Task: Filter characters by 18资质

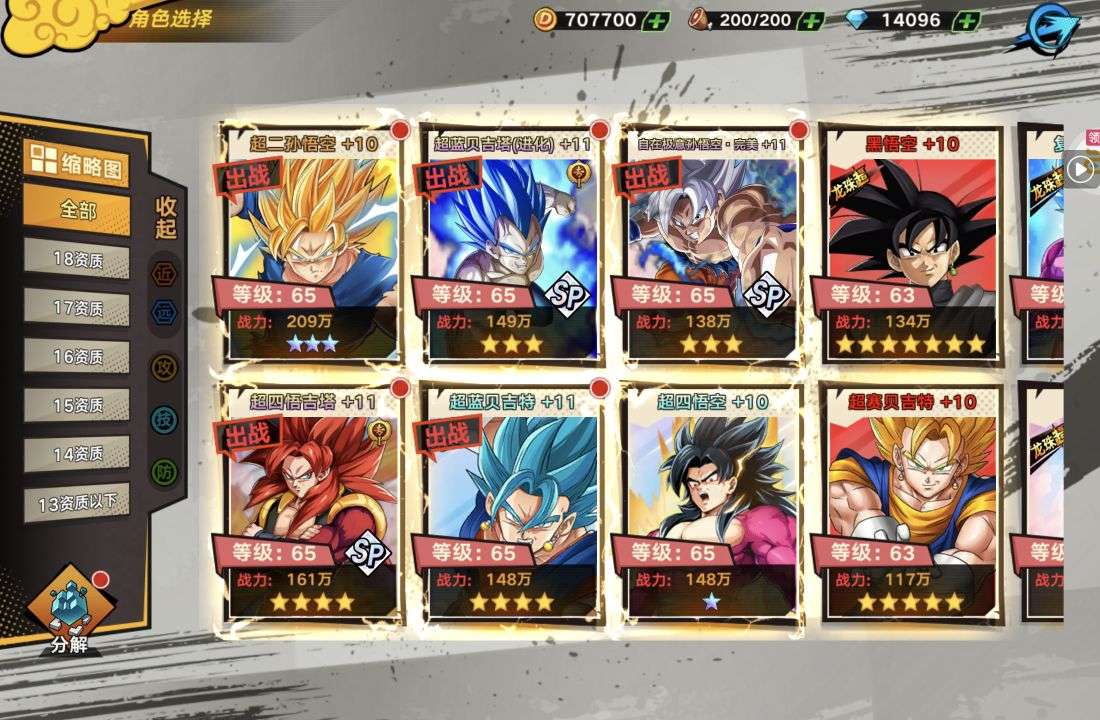Action: point(77,259)
